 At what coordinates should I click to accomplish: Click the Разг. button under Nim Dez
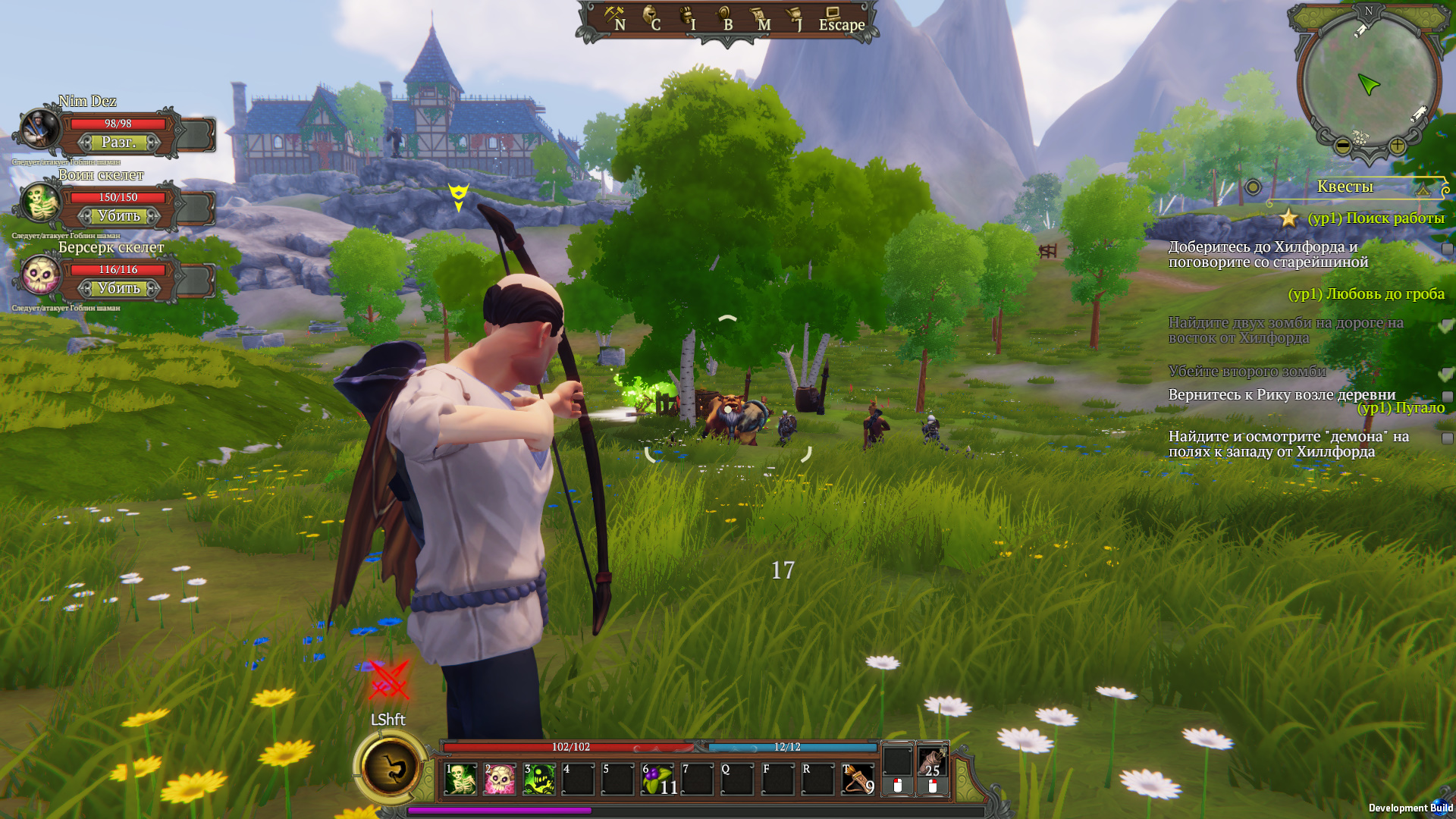point(119,143)
